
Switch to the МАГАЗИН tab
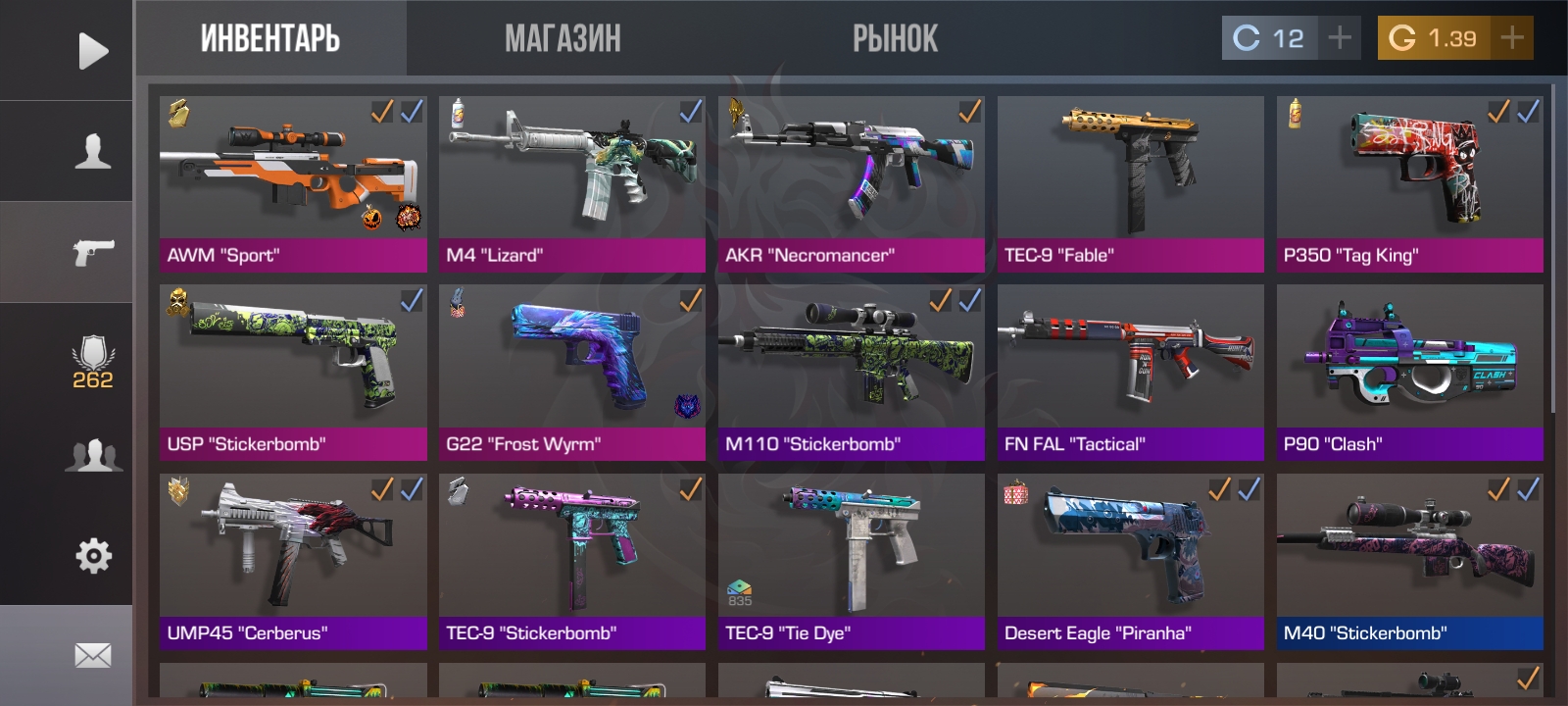point(561,39)
